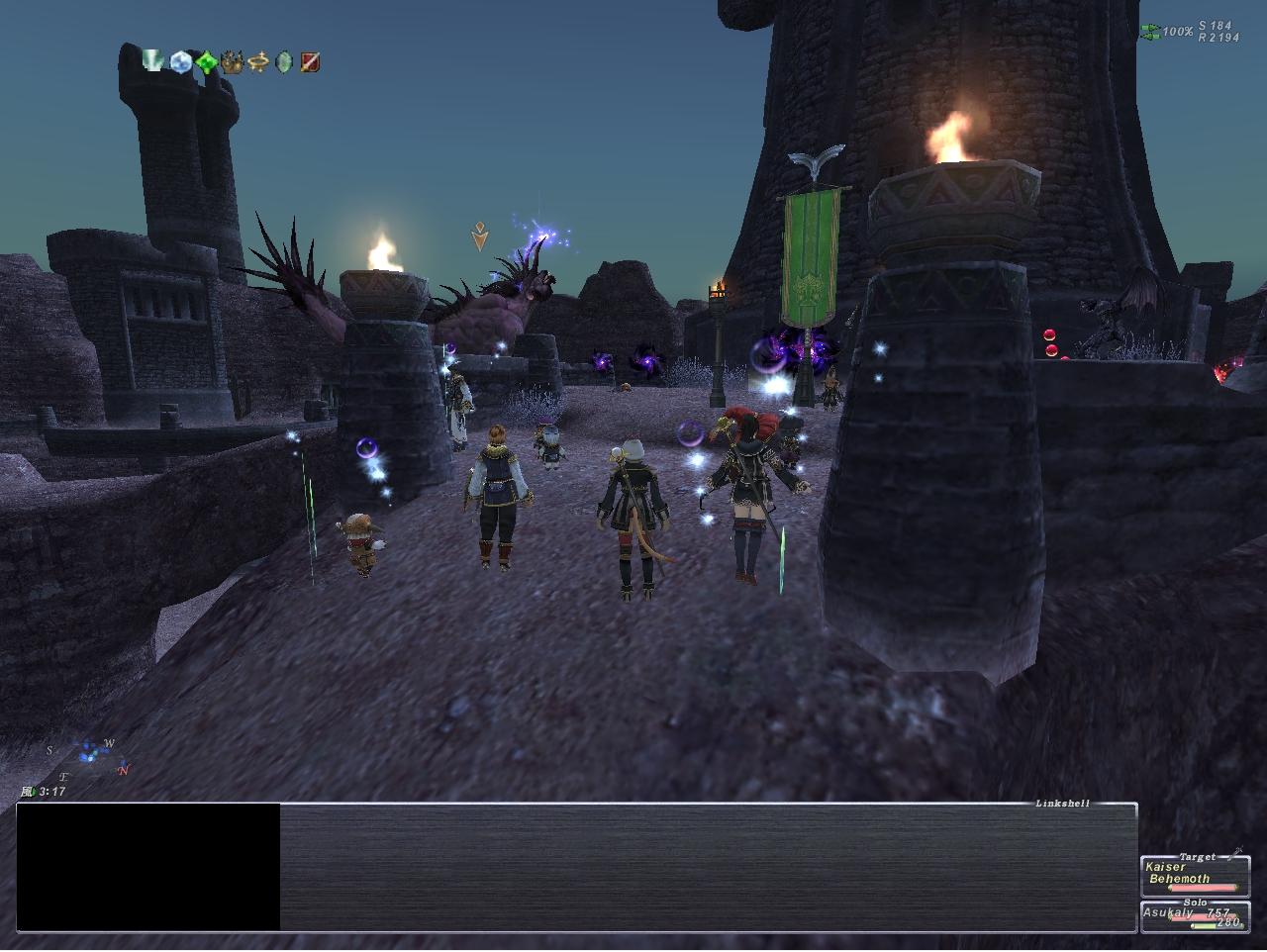Choose Asukaly in the Solo party list
This screenshot has width=1267, height=952.
pos(1194,917)
